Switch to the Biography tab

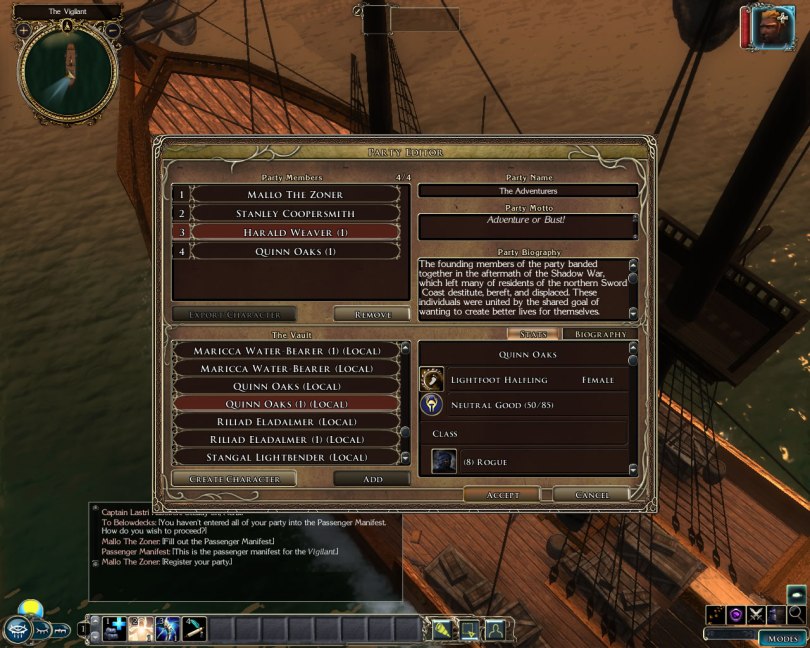click(600, 334)
